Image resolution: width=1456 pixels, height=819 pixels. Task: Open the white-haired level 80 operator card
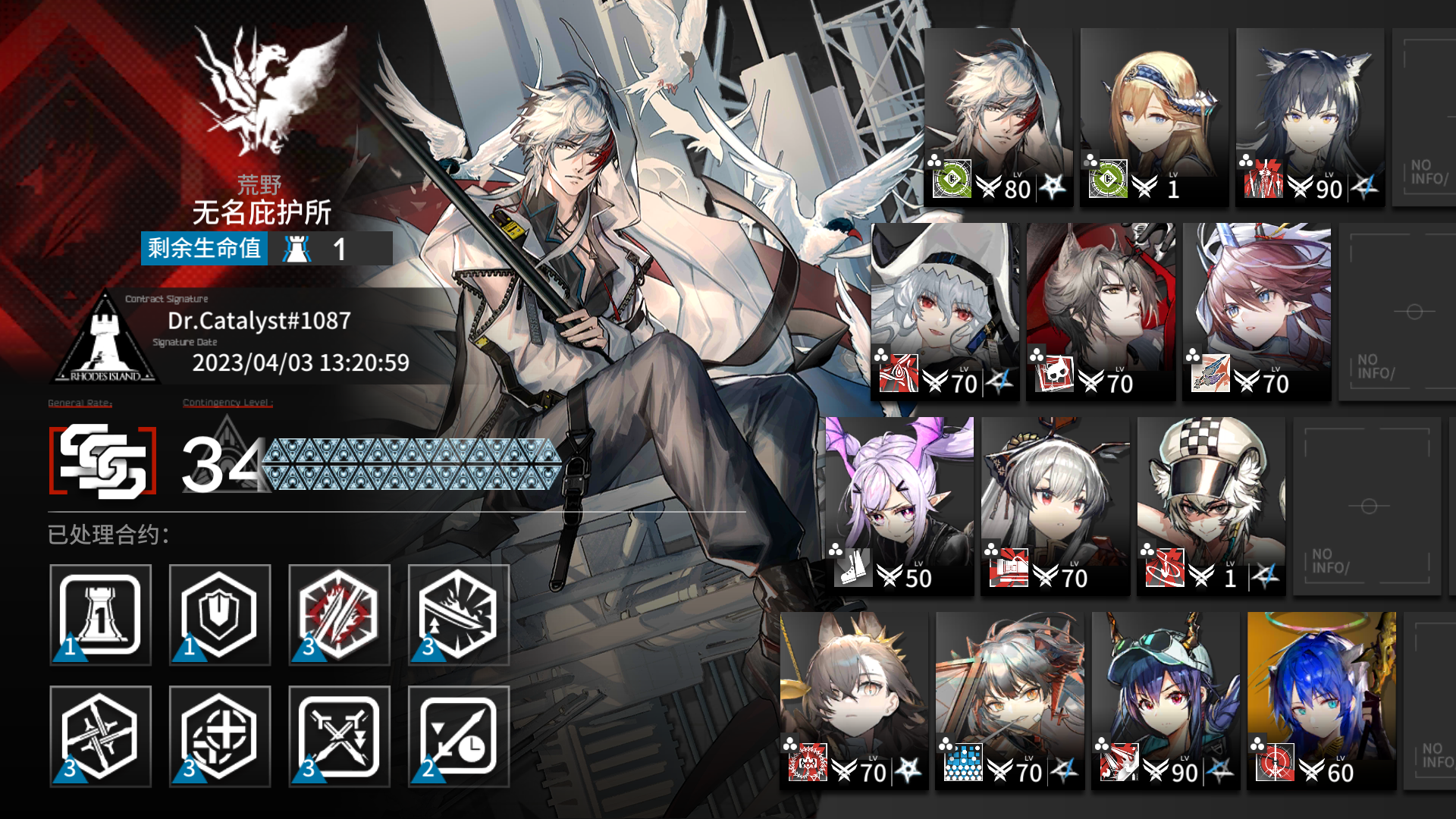click(x=998, y=118)
